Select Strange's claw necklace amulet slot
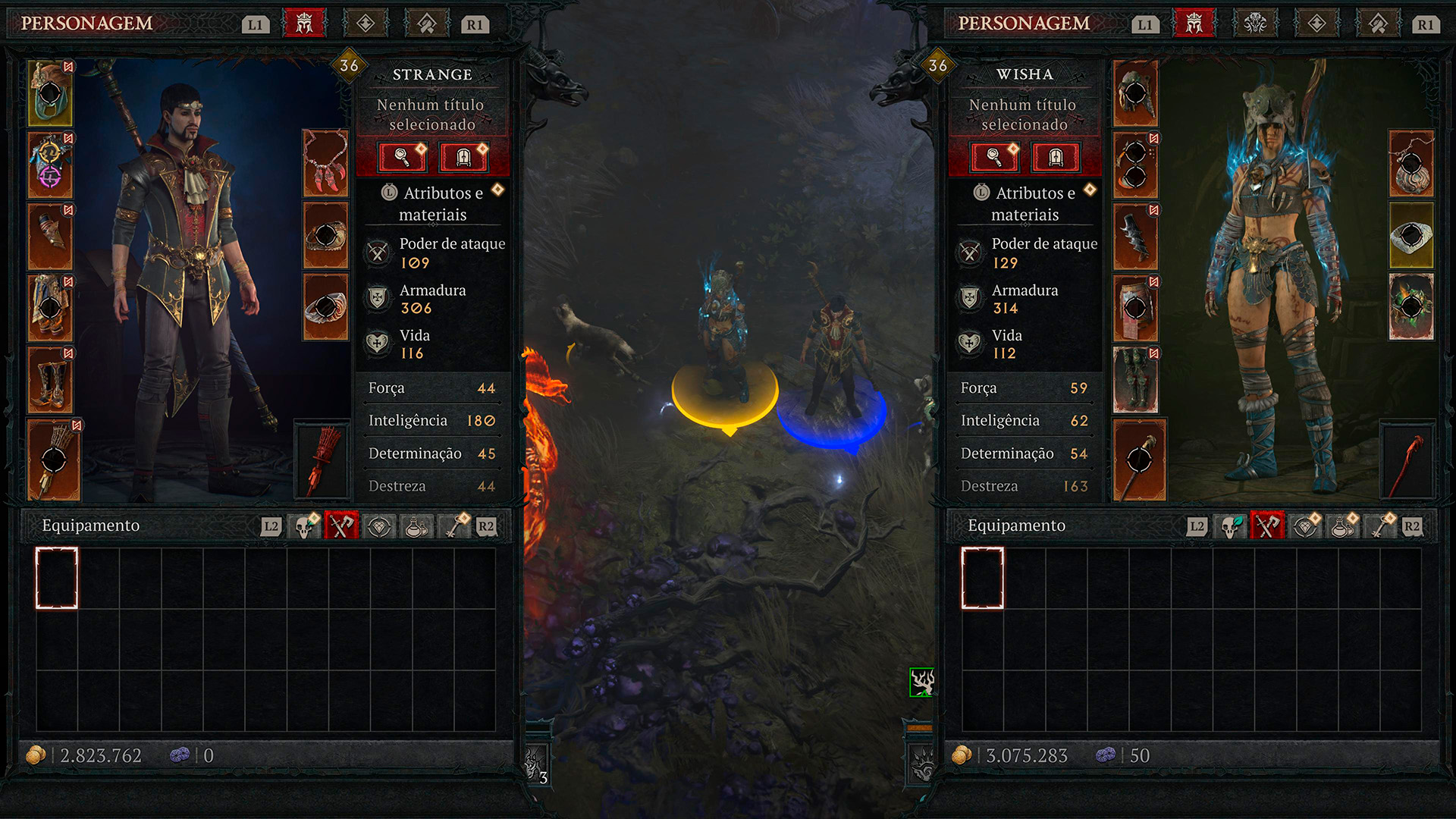This screenshot has height=819, width=1456. 325,163
